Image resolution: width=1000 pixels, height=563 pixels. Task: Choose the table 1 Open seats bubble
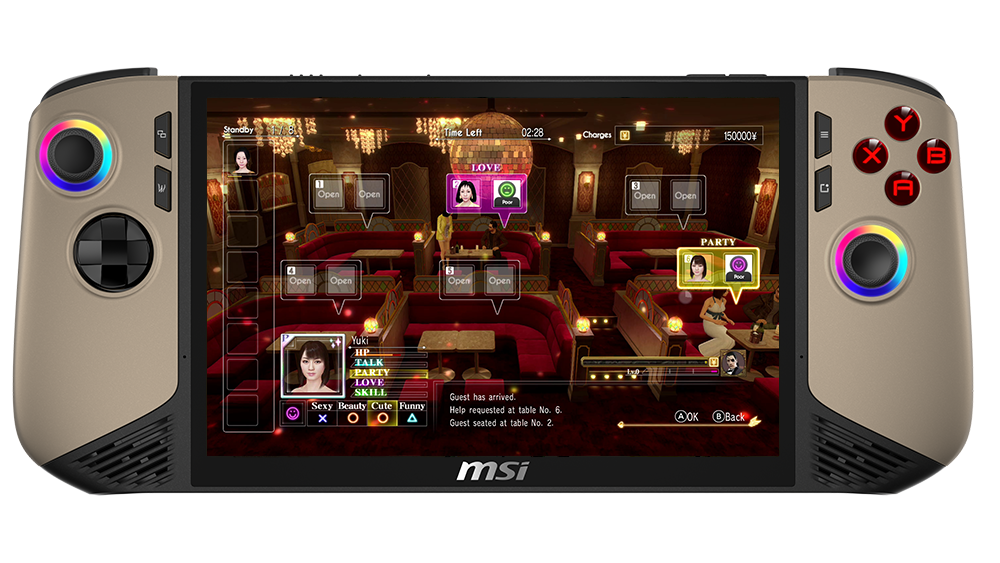pos(348,195)
